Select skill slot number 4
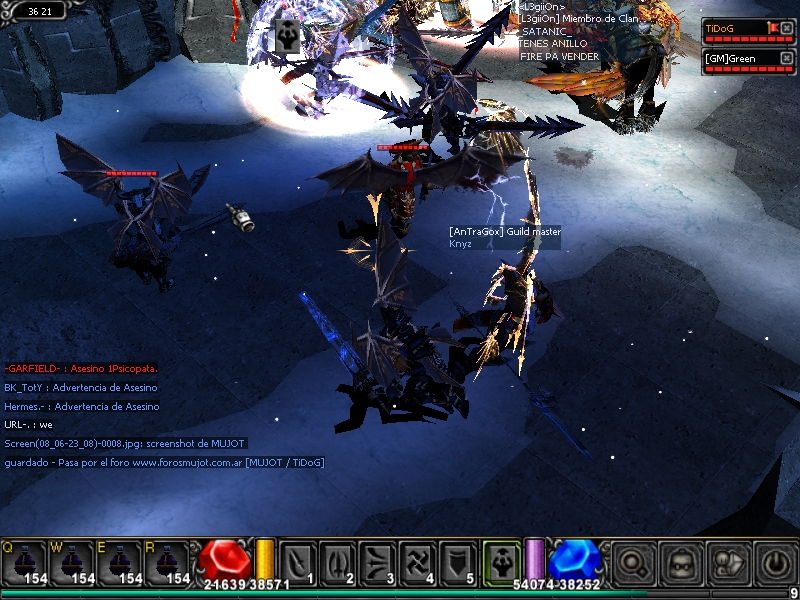Screen dimensions: 800x600 (x=418, y=562)
